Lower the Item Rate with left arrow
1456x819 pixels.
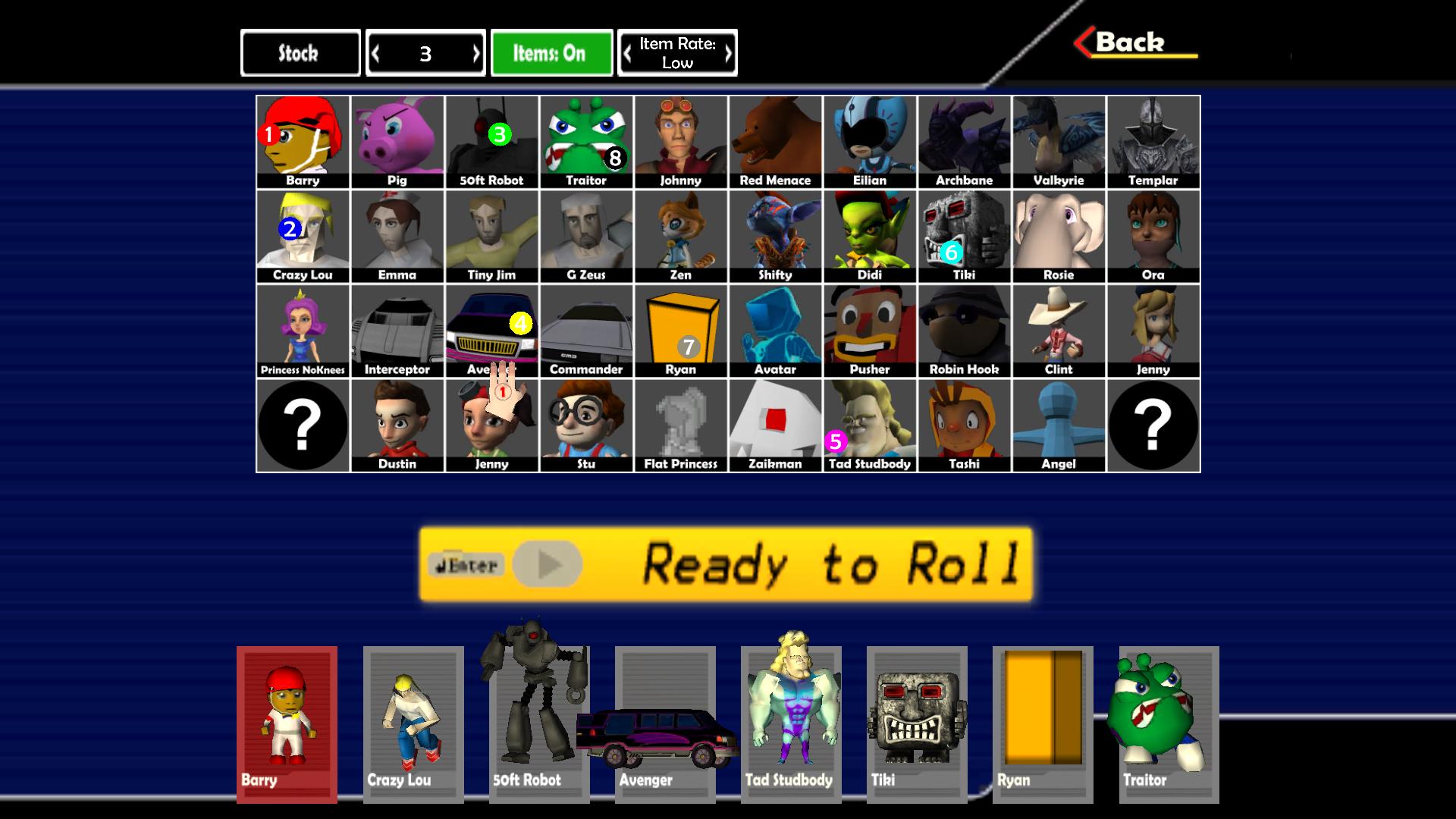click(628, 54)
